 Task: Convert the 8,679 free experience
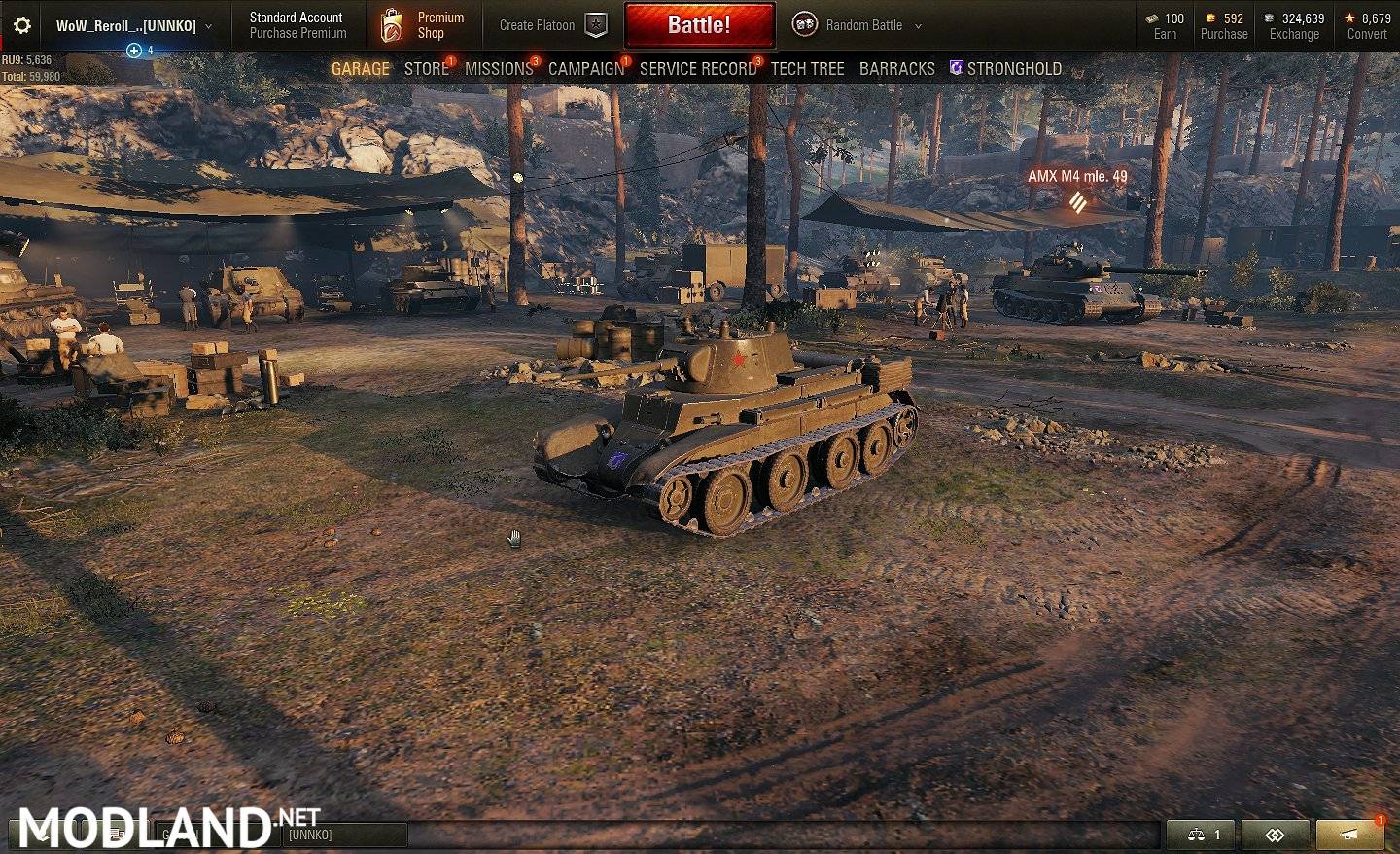click(x=1367, y=34)
